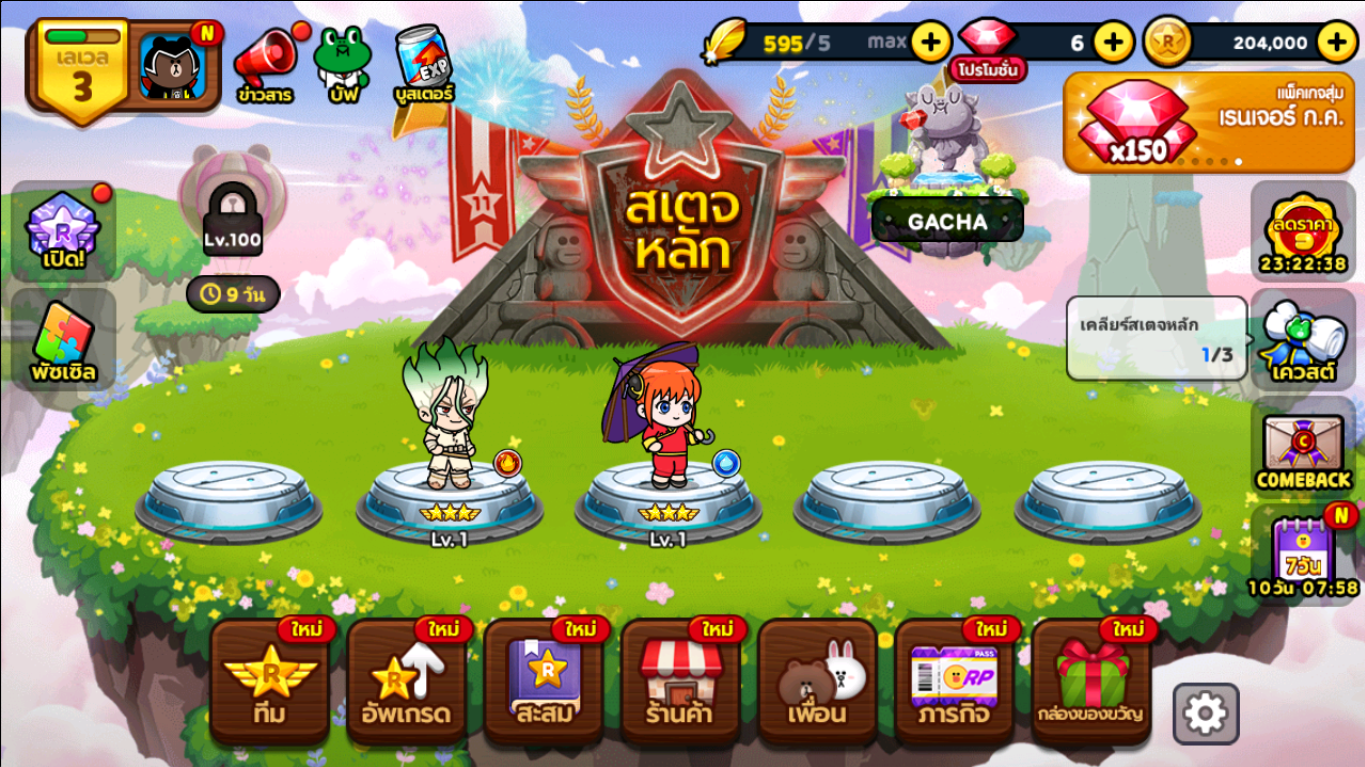Open the เพื่อน friends menu
1365x767 pixels.
[817, 683]
